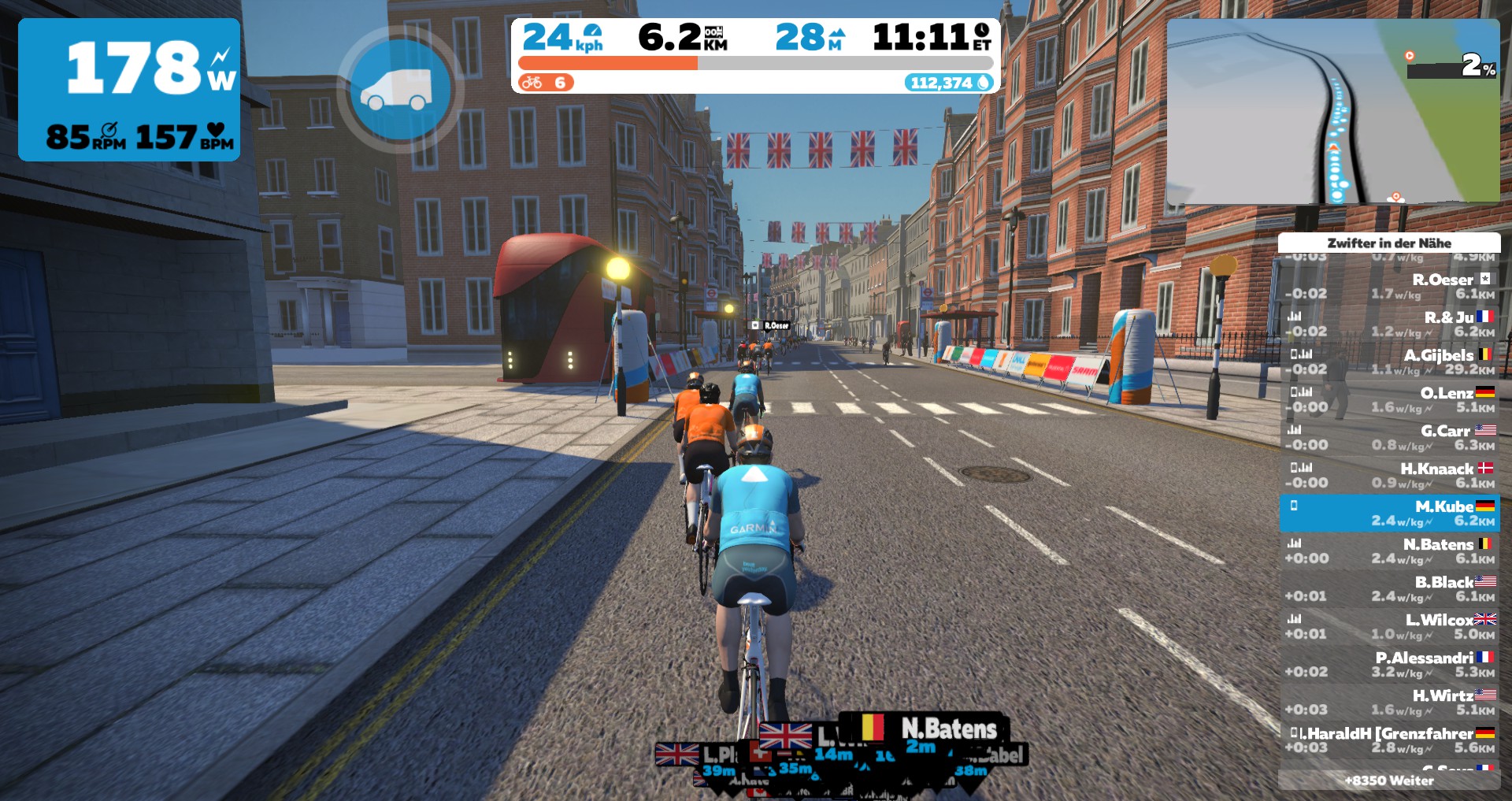Viewport: 1512px width, 801px height.
Task: Open the minimap in the corner
Action: point(1332,112)
